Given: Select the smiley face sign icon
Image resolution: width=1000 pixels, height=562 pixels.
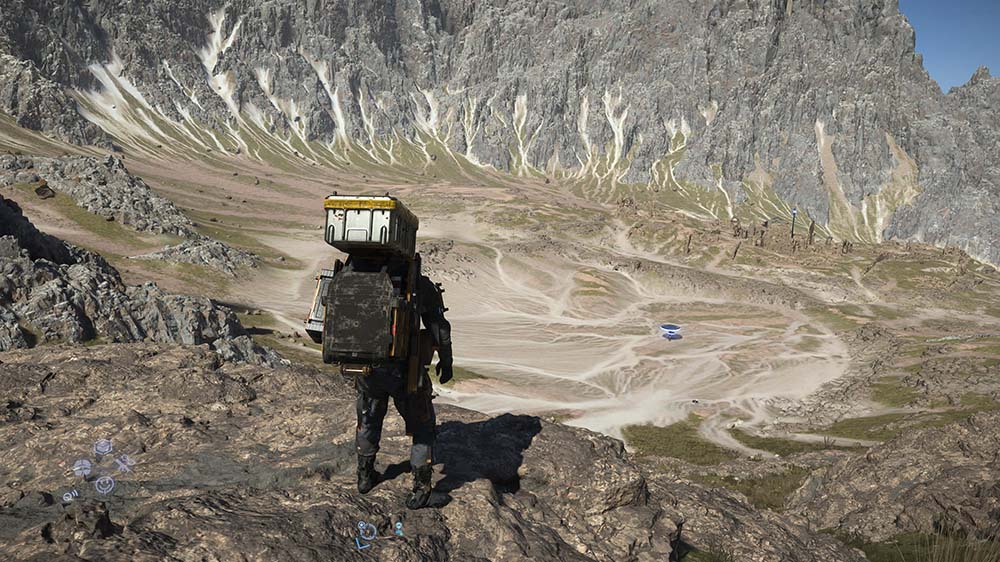Looking at the screenshot, I should pos(104,485).
